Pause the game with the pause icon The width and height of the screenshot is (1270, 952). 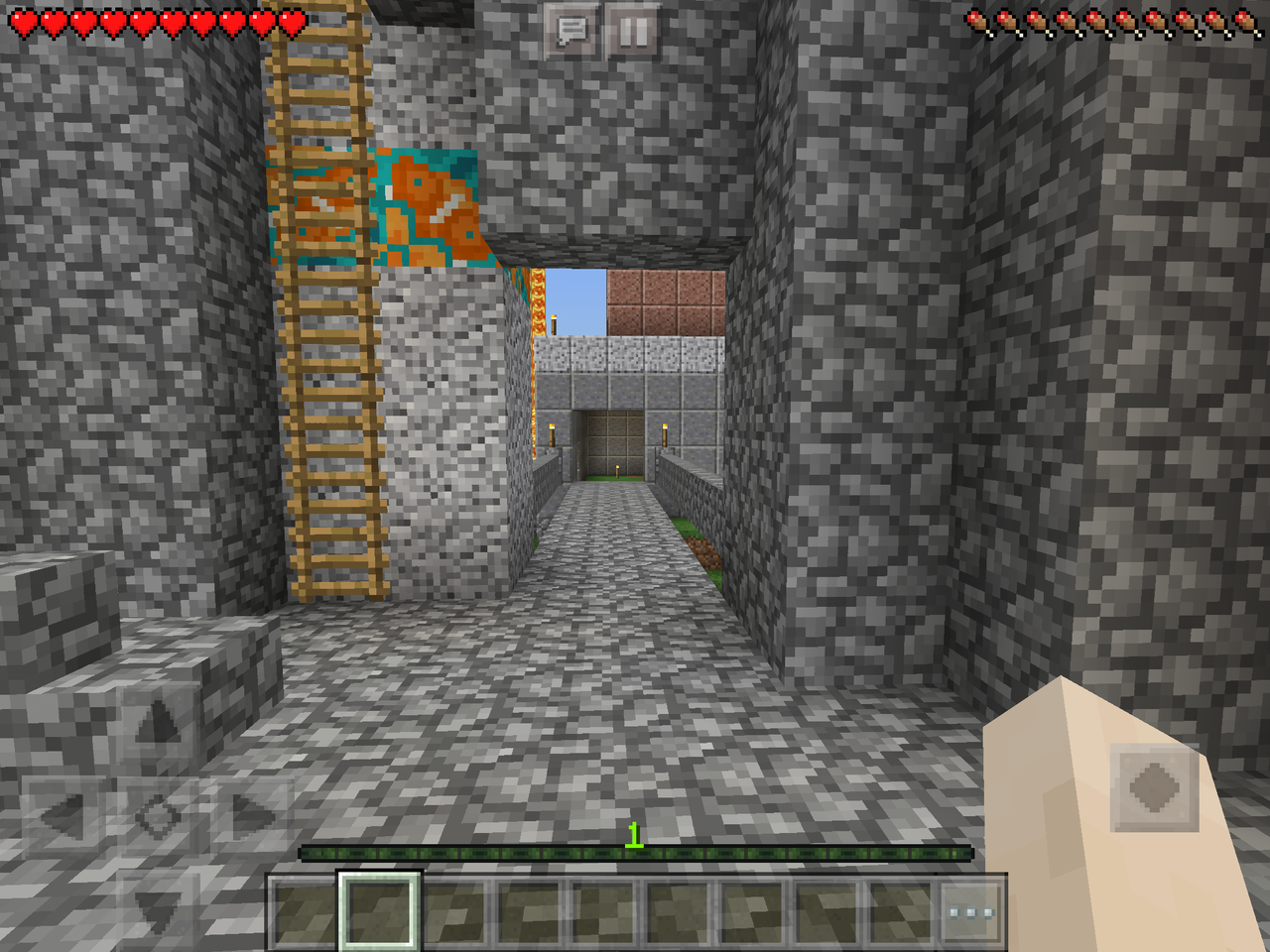pyautogui.click(x=632, y=32)
